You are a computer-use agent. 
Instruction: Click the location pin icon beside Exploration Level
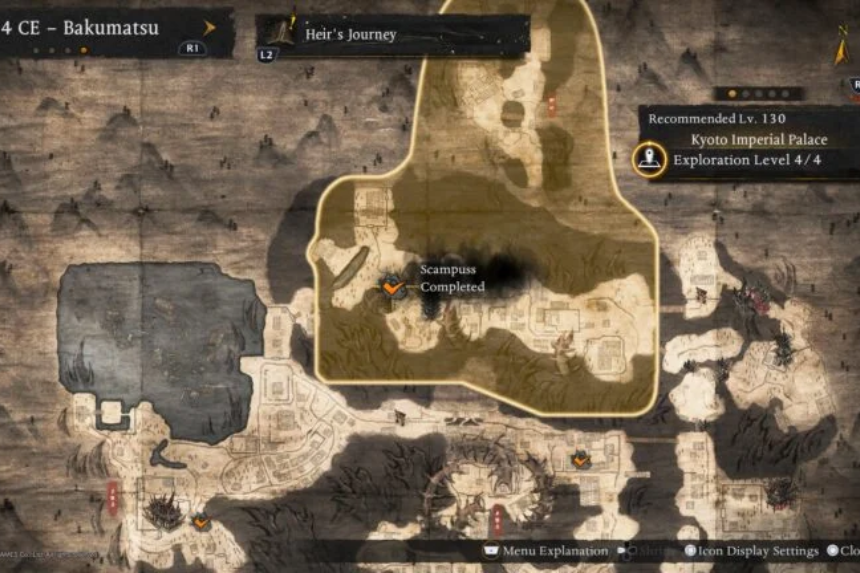pyautogui.click(x=650, y=158)
